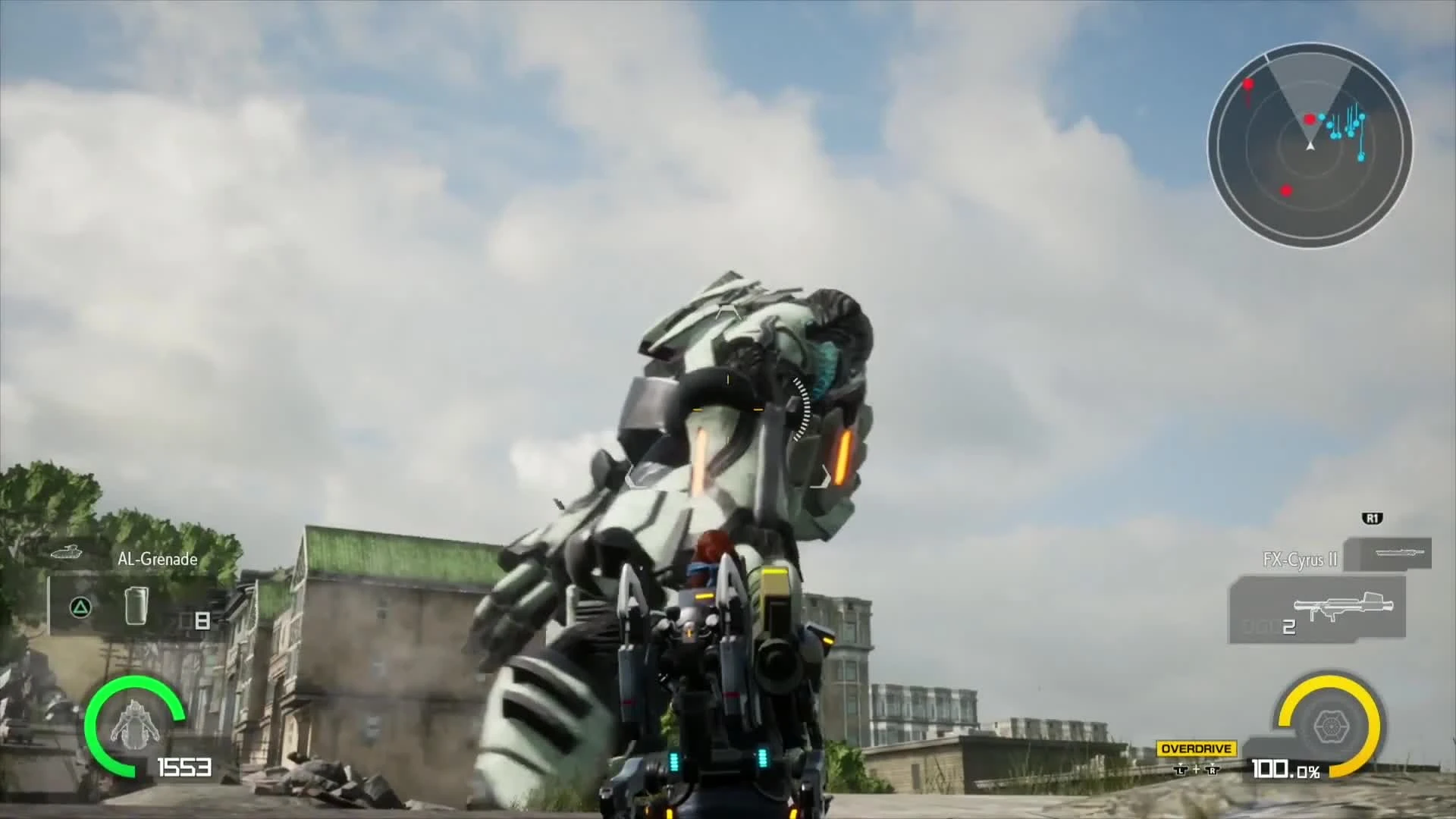Select the rifle silhouette beside FX-Cyrus II
This screenshot has height=819, width=1456.
(1400, 552)
